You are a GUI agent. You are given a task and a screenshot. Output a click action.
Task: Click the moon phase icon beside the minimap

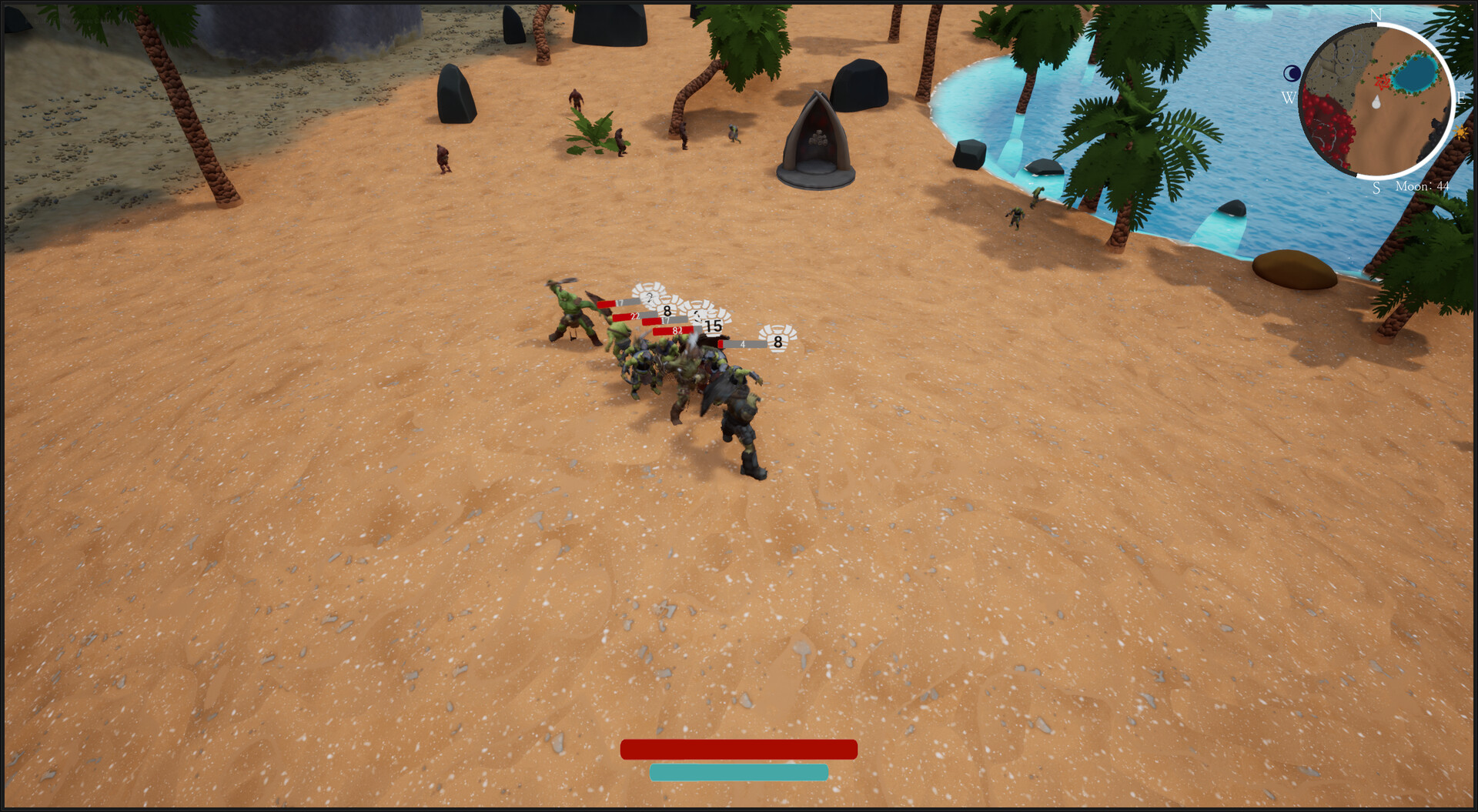tap(1292, 73)
